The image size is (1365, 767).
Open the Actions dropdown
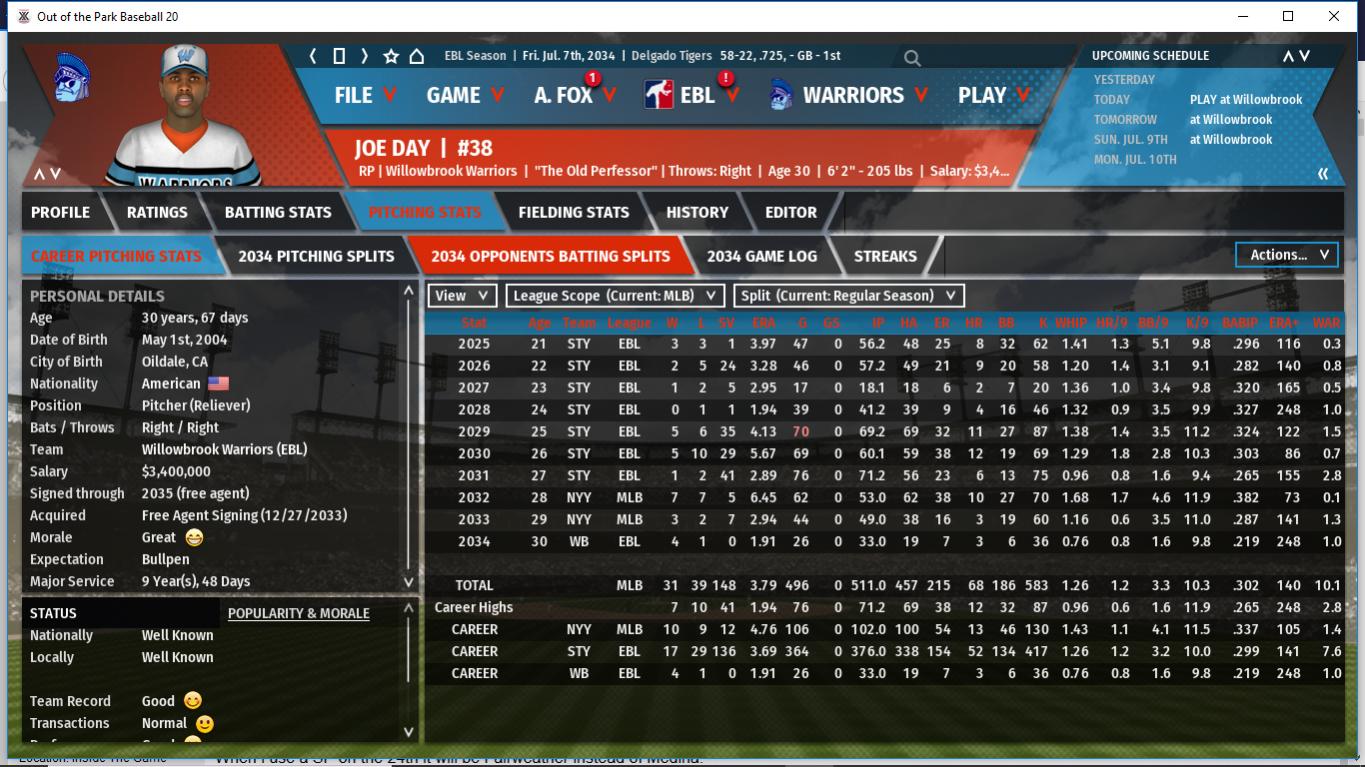click(1287, 255)
